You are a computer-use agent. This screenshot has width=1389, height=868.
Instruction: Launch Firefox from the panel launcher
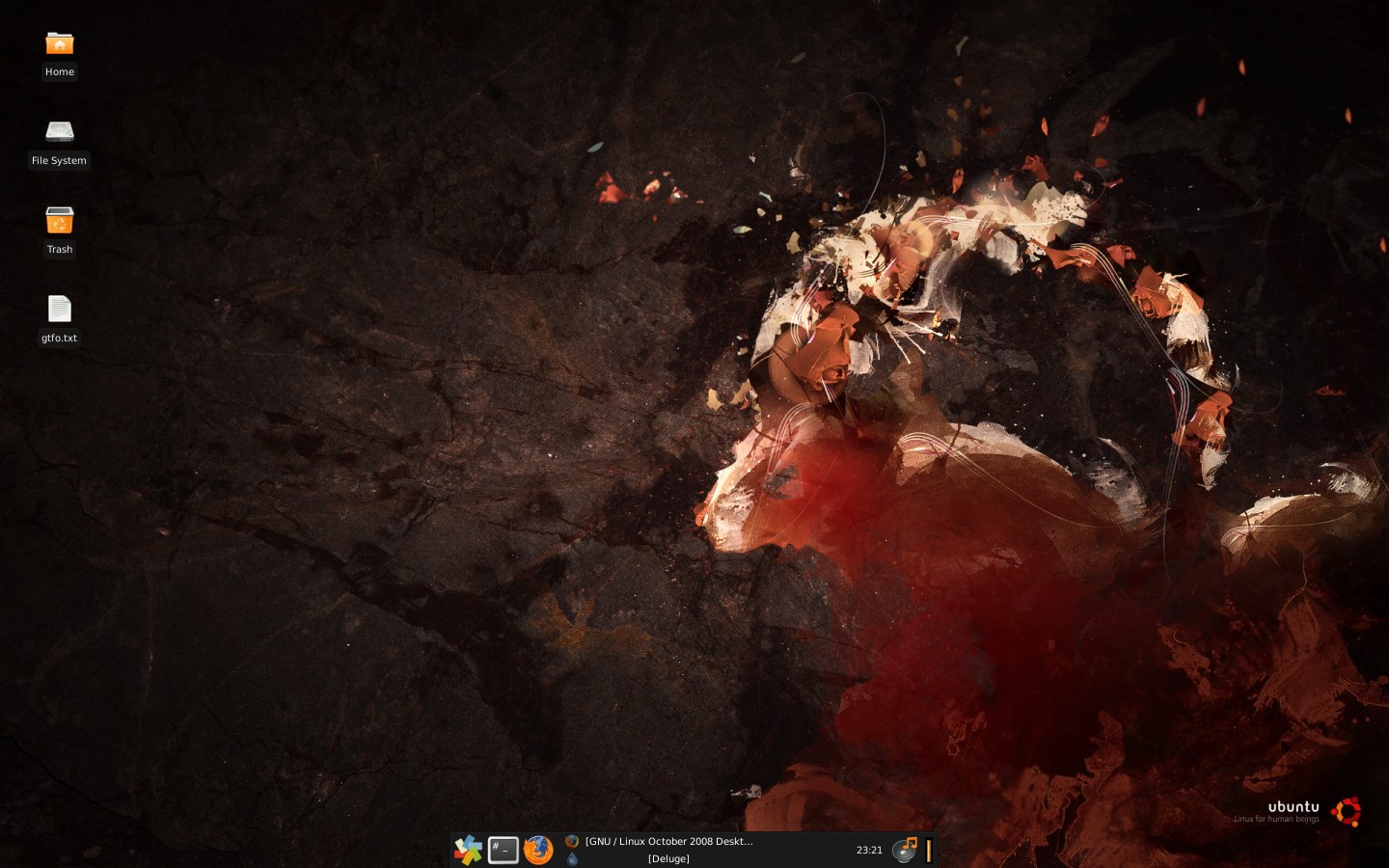[538, 850]
